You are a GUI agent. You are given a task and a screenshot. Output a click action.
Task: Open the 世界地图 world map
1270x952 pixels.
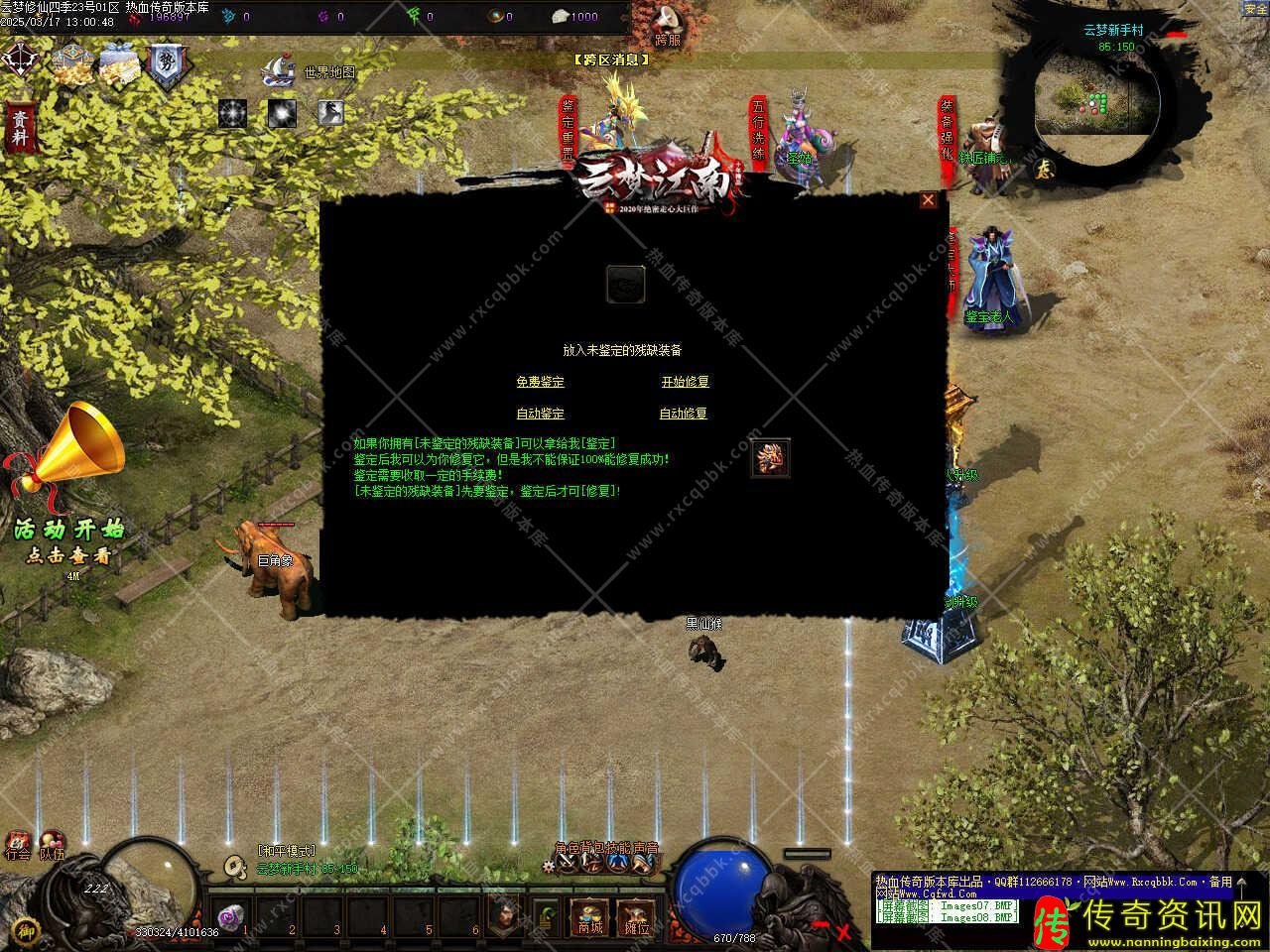(329, 72)
